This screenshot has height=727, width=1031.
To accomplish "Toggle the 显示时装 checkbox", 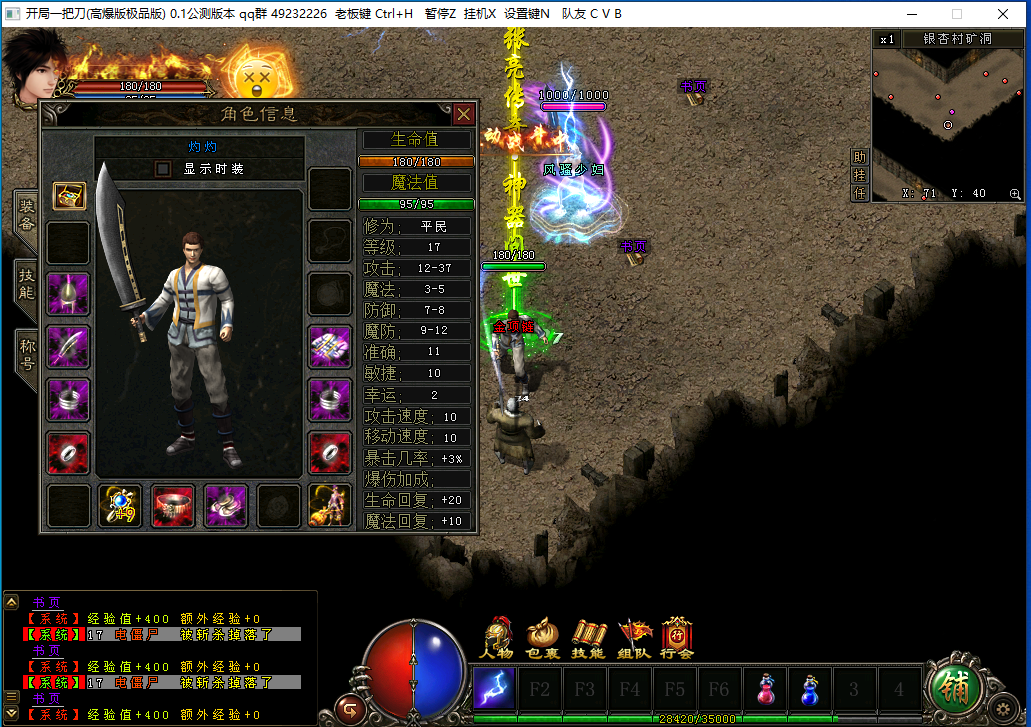I will [164, 169].
